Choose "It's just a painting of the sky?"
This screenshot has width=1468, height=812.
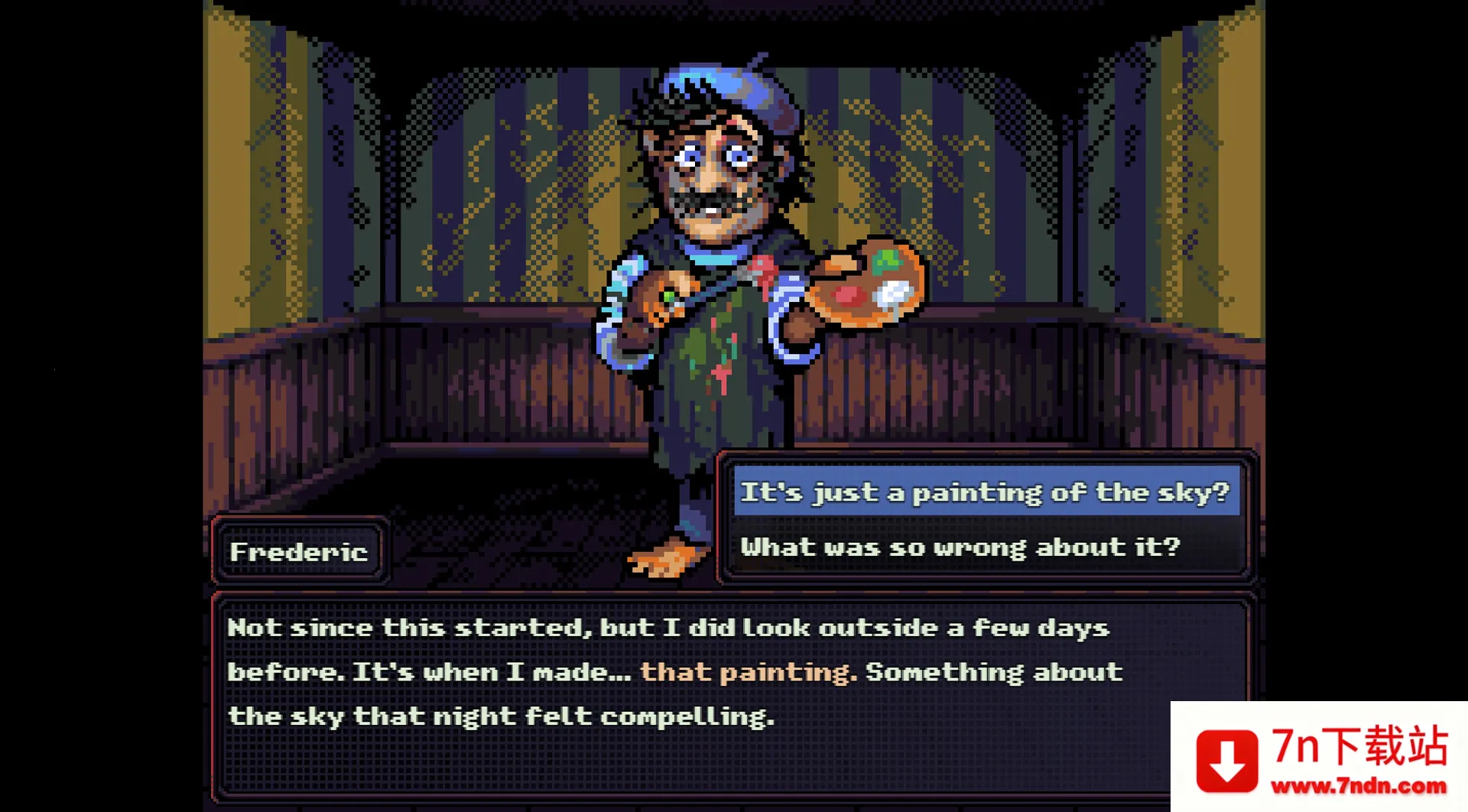[x=985, y=492]
